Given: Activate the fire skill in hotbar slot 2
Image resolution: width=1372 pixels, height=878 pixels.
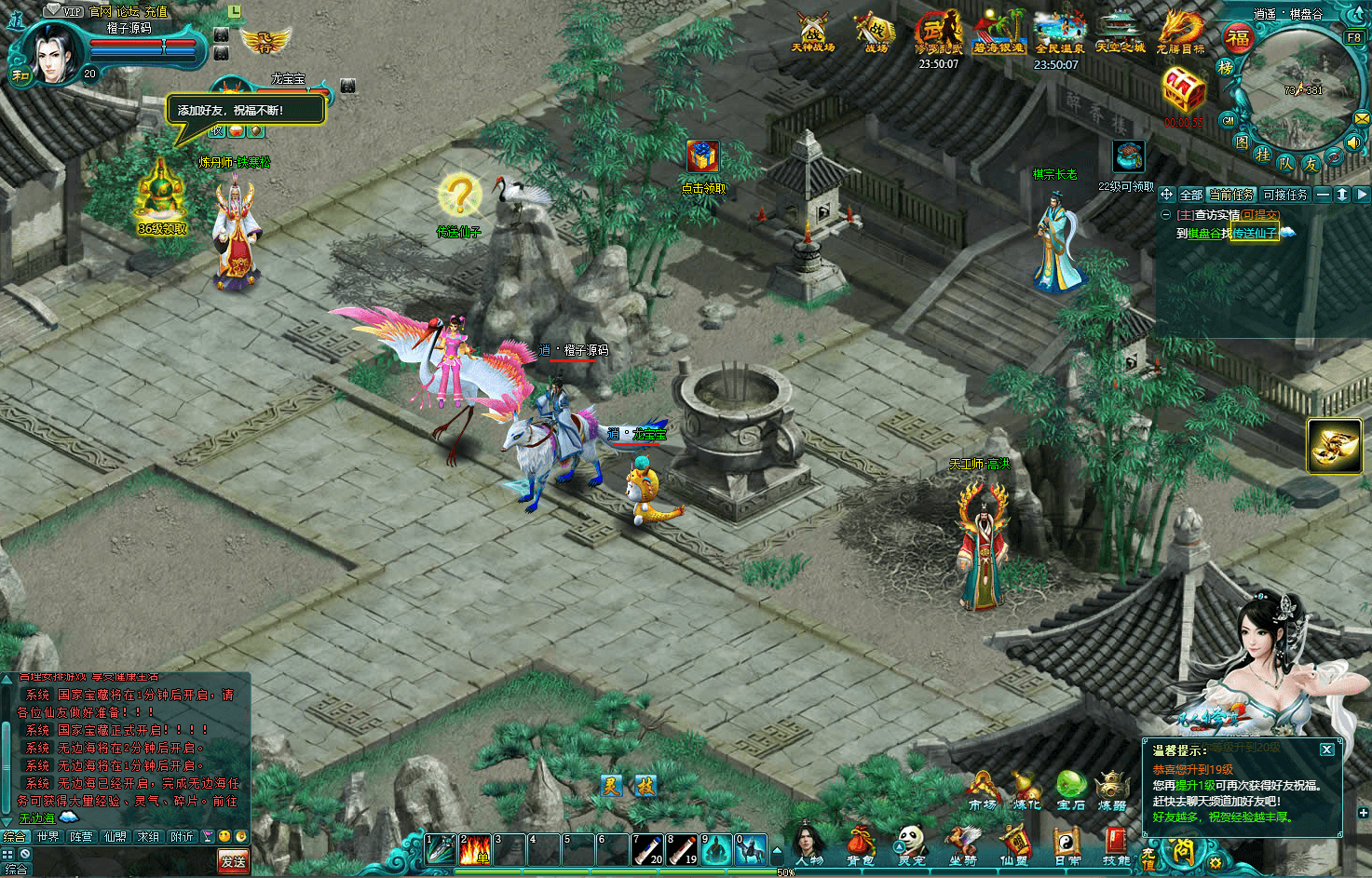Looking at the screenshot, I should pos(475,849).
